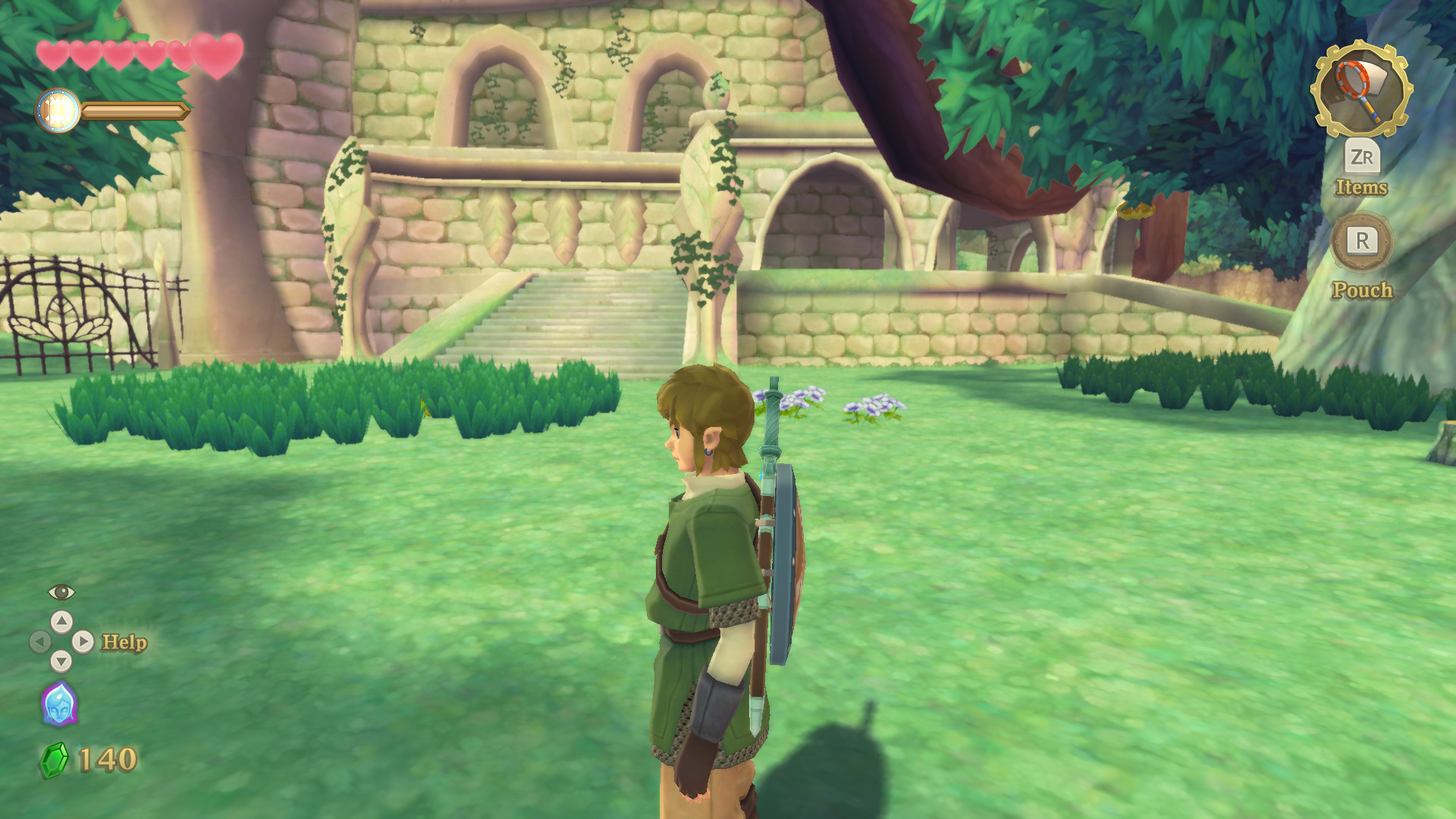Click the Pouch label
This screenshot has width=1456, height=819.
(1363, 290)
